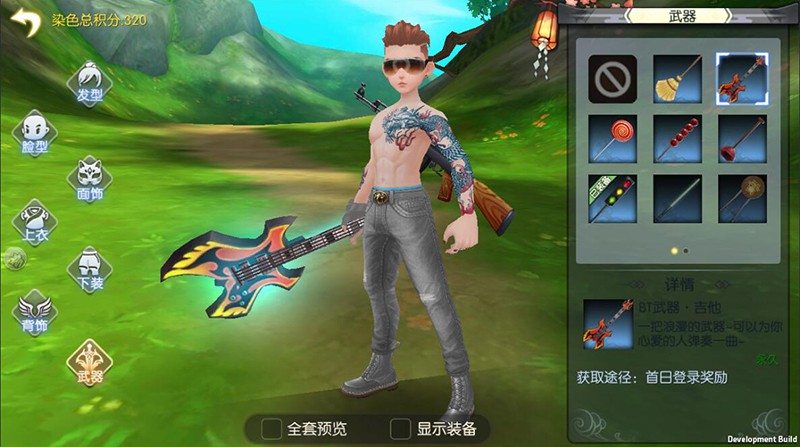Toggle the 显示装备 show equipment checkbox
The height and width of the screenshot is (447, 800).
point(400,428)
